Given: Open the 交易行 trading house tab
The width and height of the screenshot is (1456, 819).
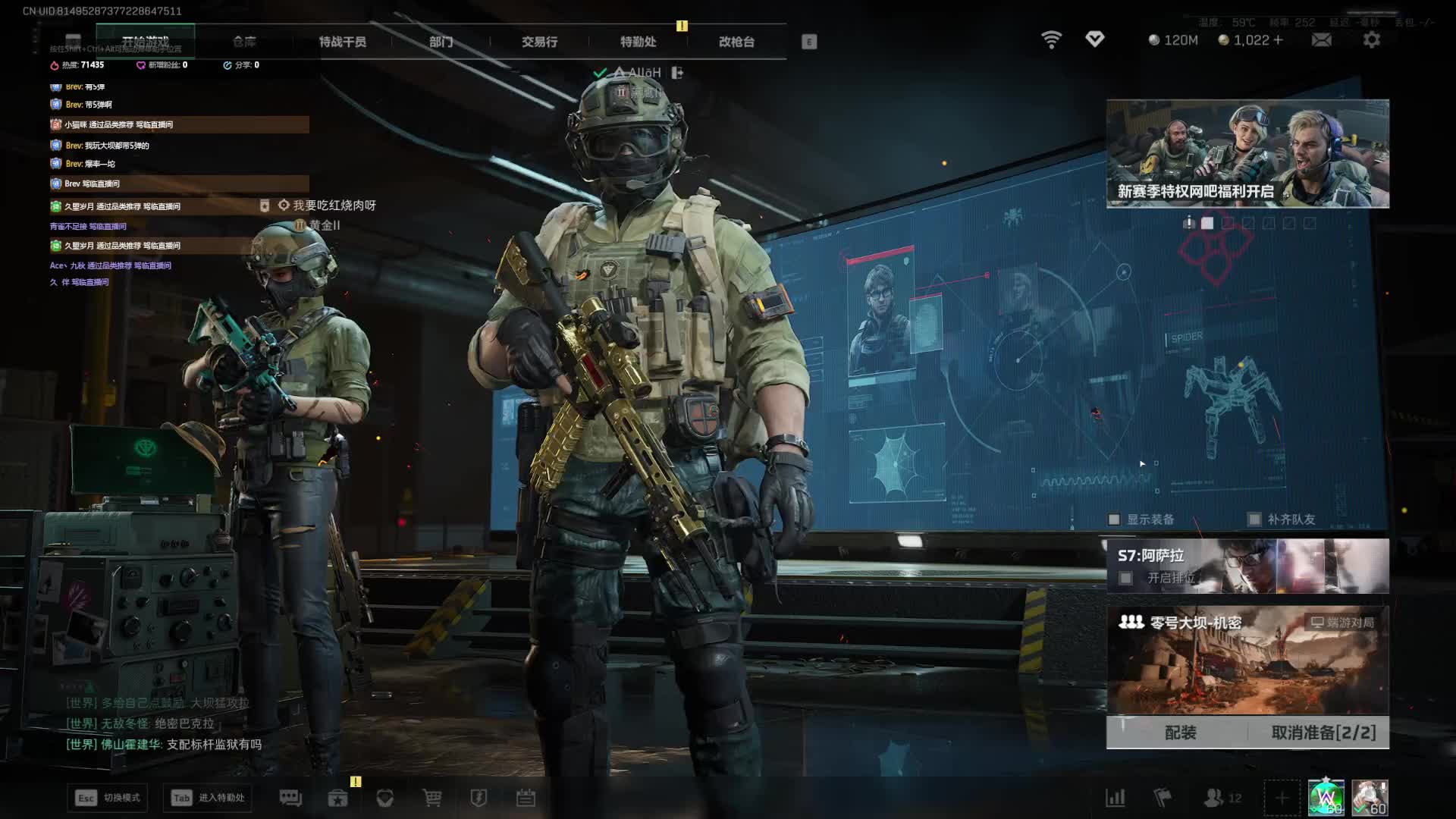Looking at the screenshot, I should coord(539,42).
